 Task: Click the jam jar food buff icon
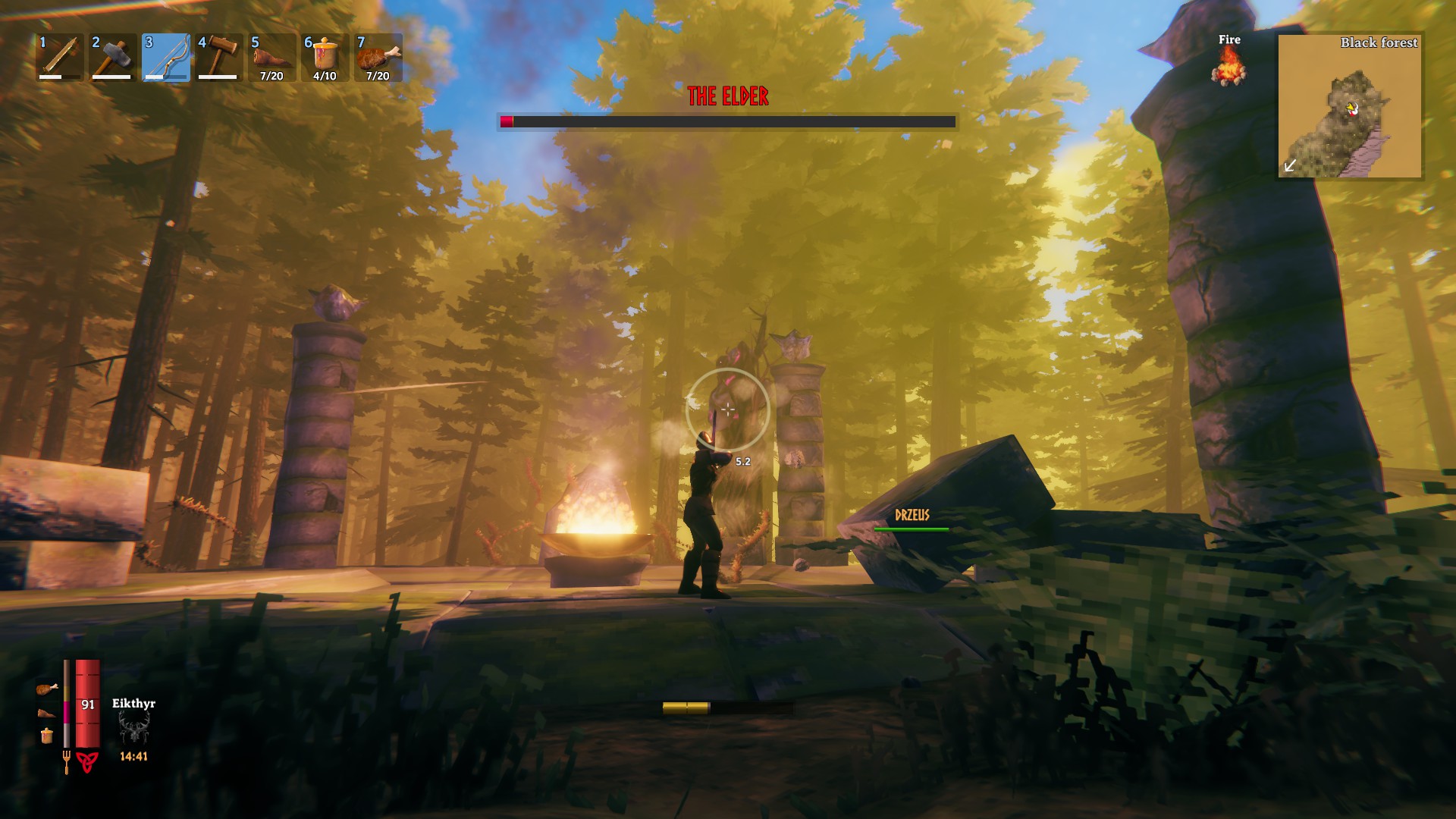(x=46, y=736)
